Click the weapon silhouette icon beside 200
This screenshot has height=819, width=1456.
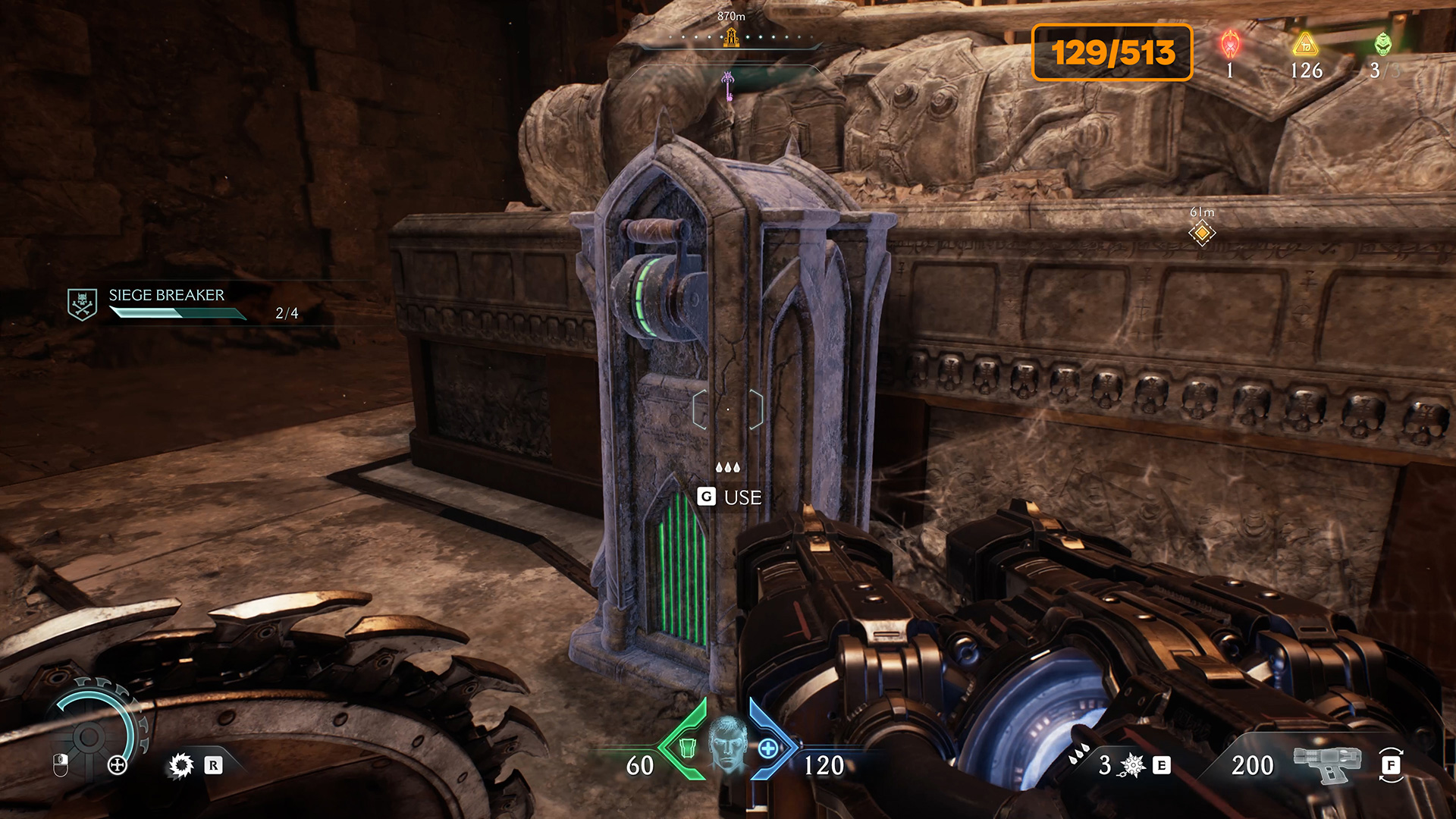1326,764
